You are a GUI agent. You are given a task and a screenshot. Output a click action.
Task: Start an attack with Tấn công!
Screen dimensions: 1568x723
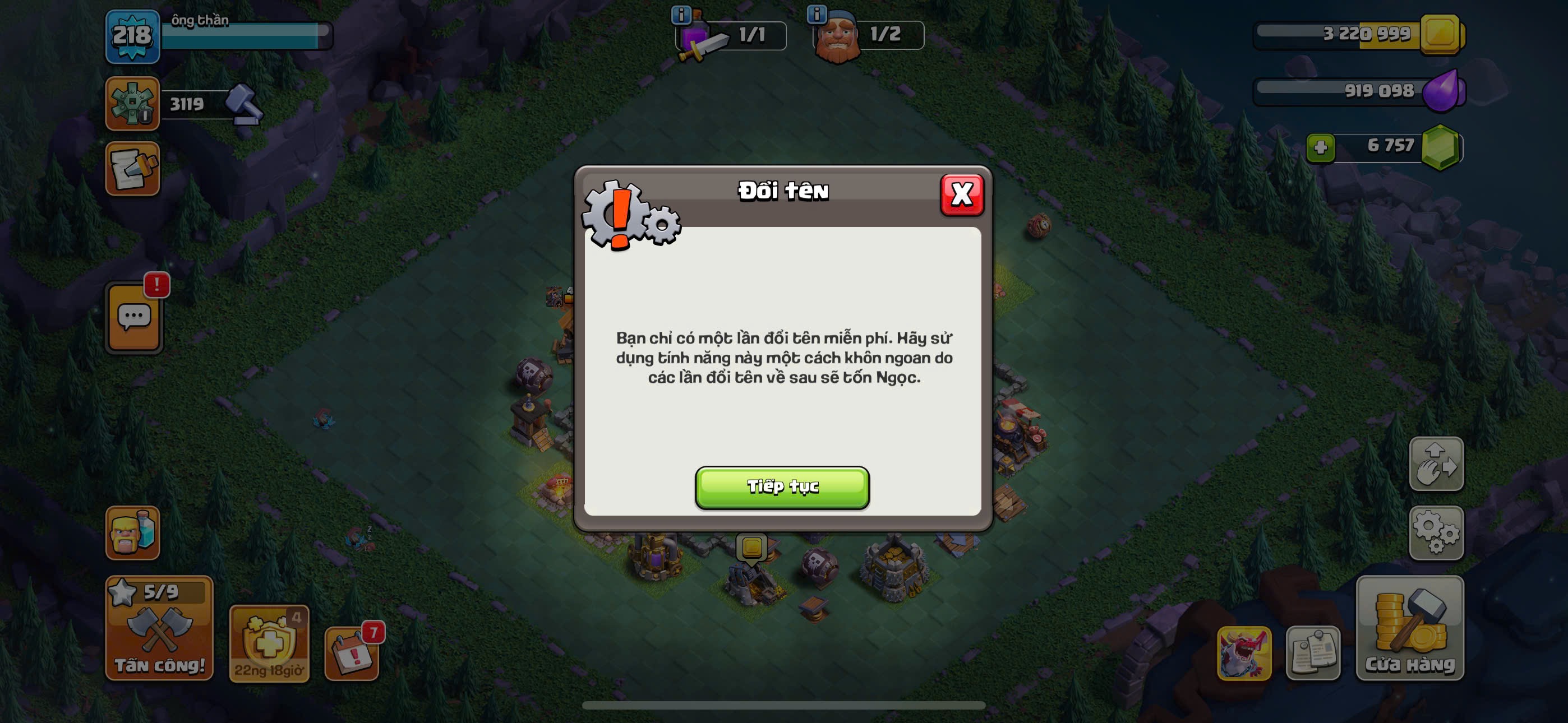159,628
